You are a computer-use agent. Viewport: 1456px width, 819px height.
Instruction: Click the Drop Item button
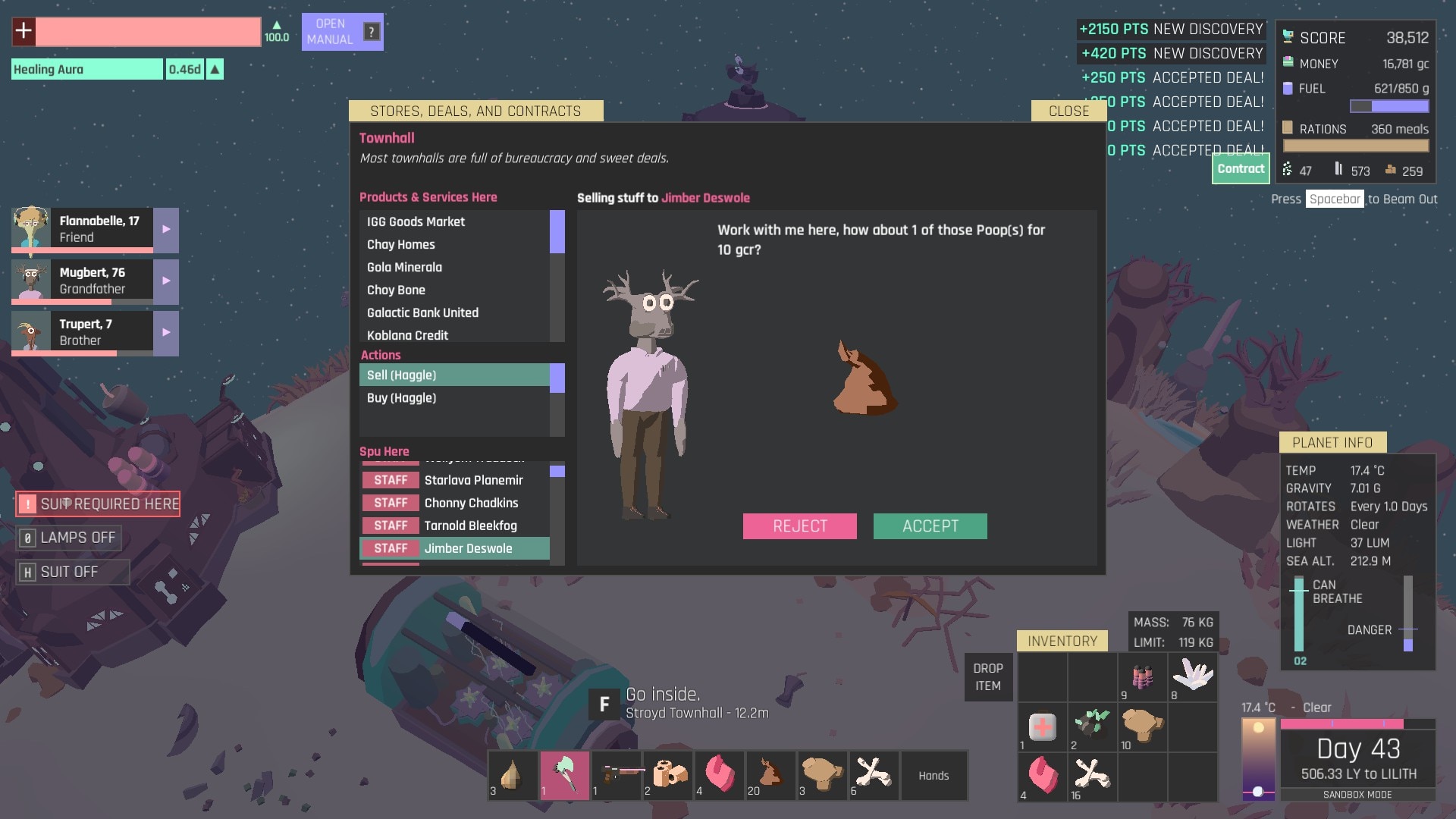[x=987, y=677]
